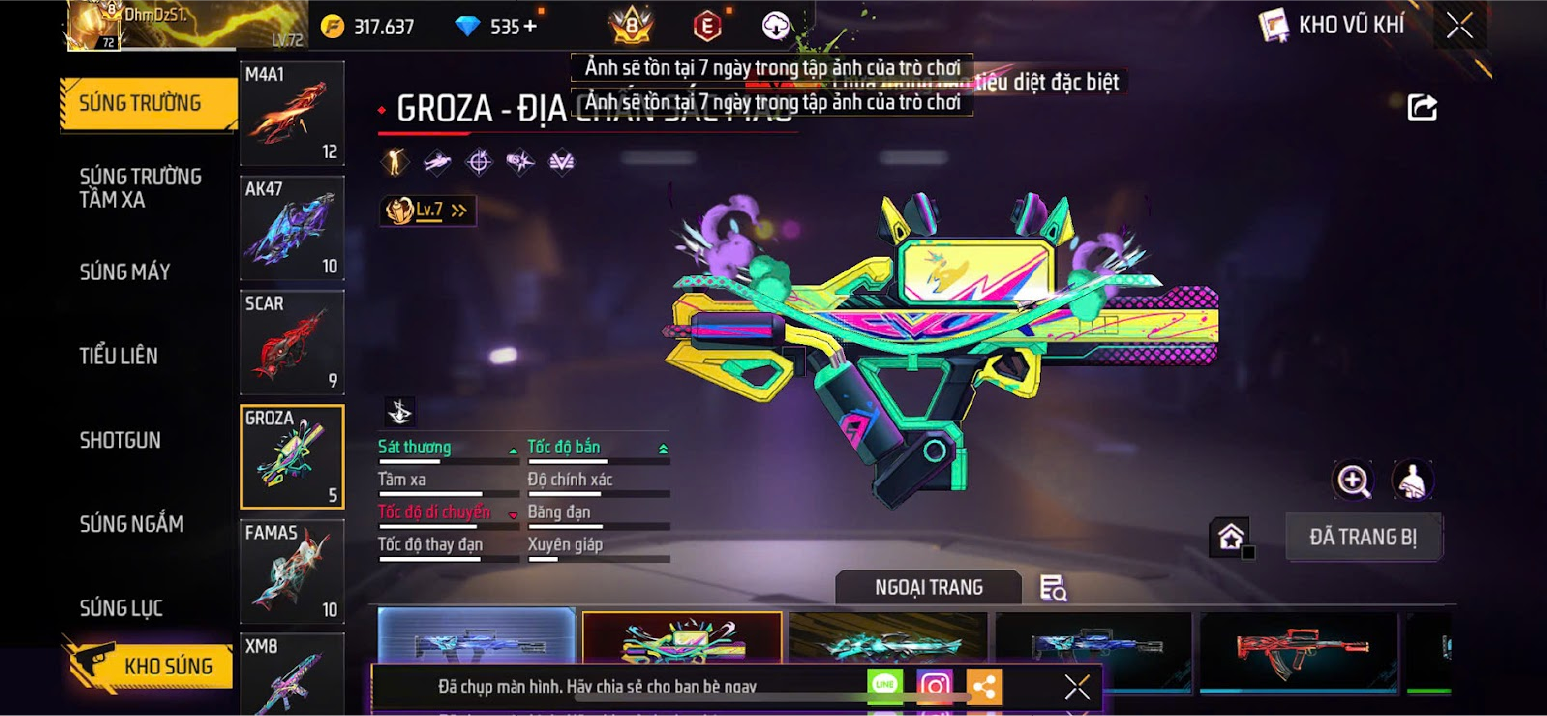Share the weapon skin using the share arrow
Screen dimensions: 1547x716
tap(1422, 107)
